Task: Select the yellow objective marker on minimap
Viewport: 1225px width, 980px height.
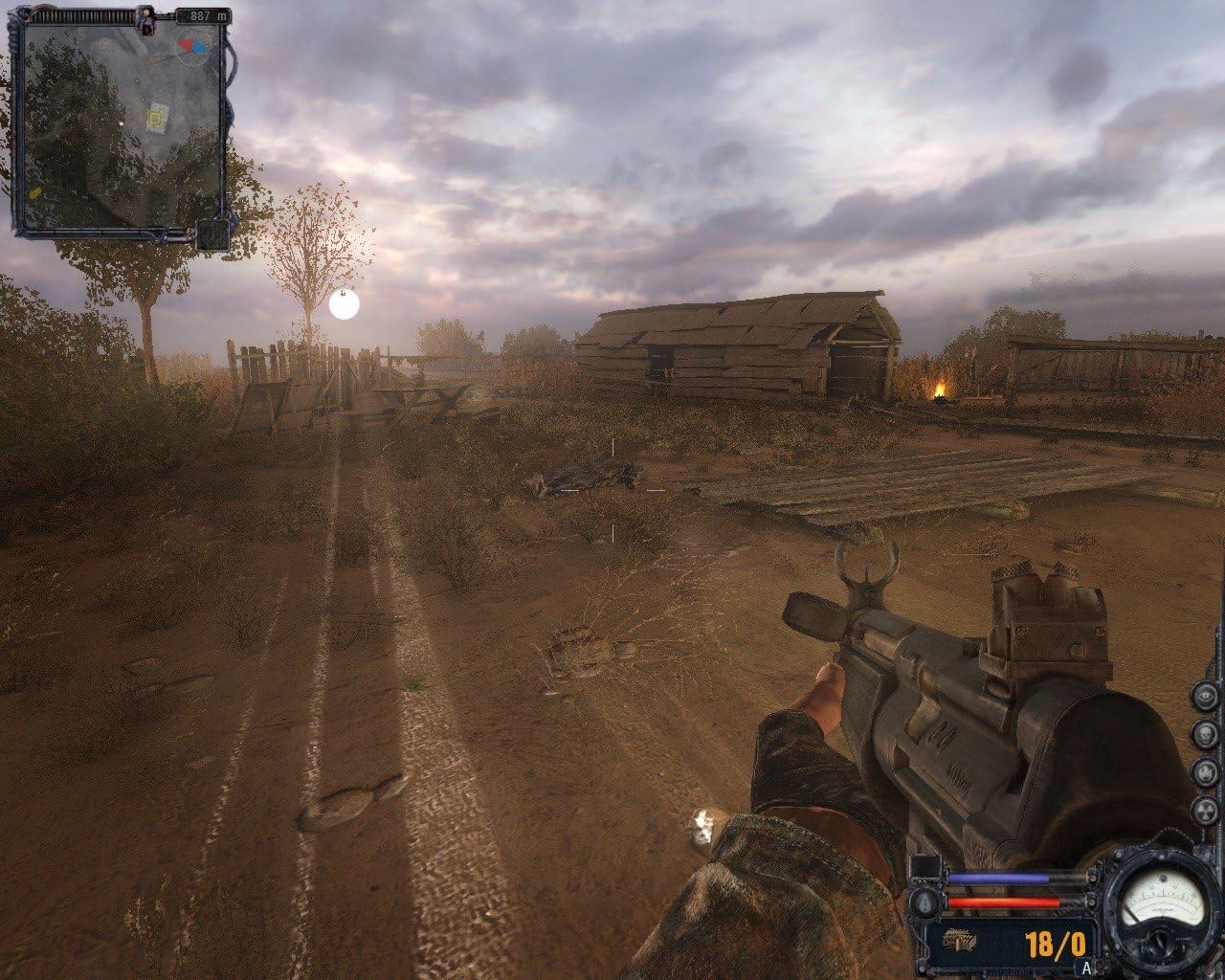Action: 156,119
